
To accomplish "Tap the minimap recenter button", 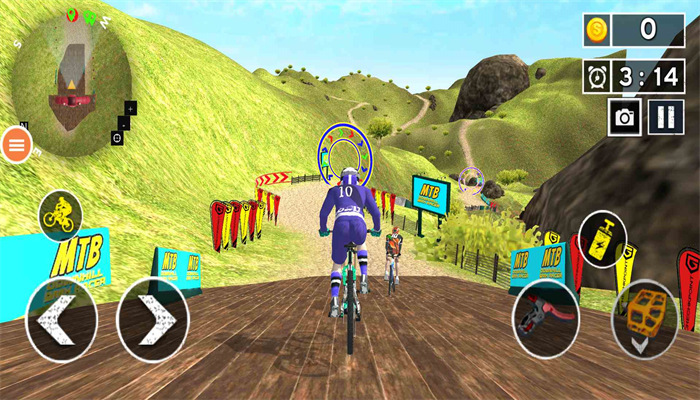I will click(x=119, y=136).
